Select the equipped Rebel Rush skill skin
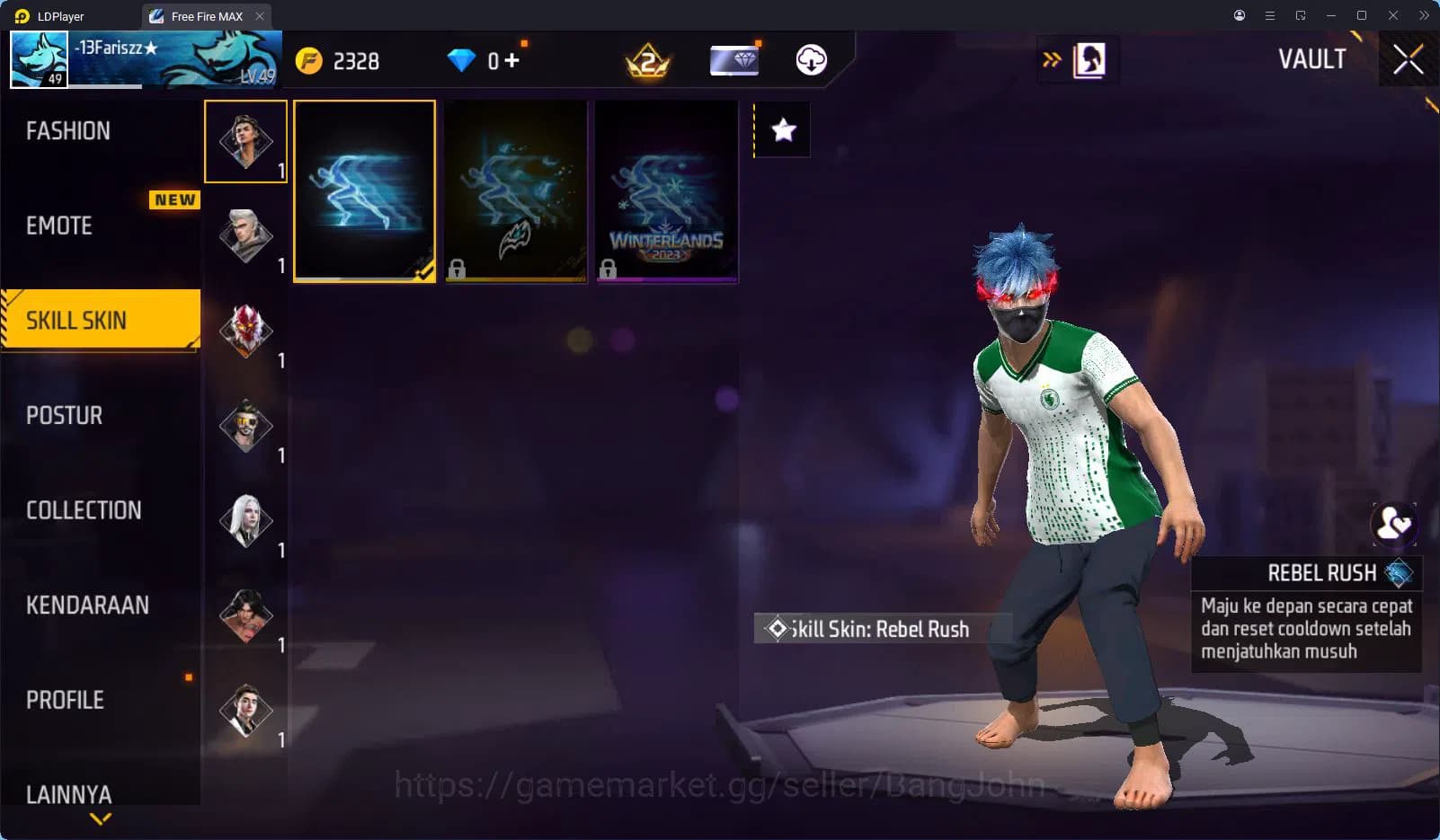 coord(364,190)
